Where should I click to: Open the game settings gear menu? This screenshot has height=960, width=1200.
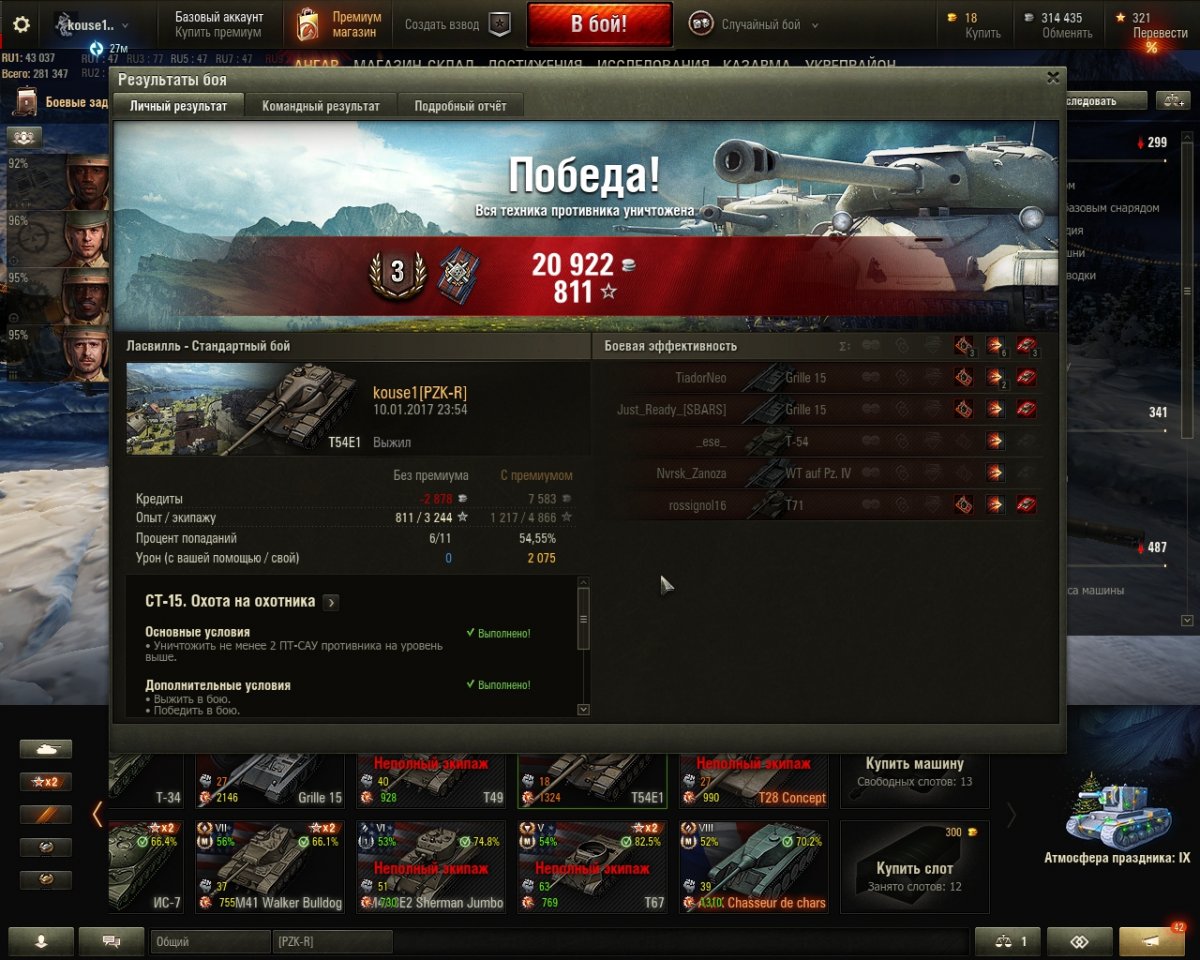point(21,25)
